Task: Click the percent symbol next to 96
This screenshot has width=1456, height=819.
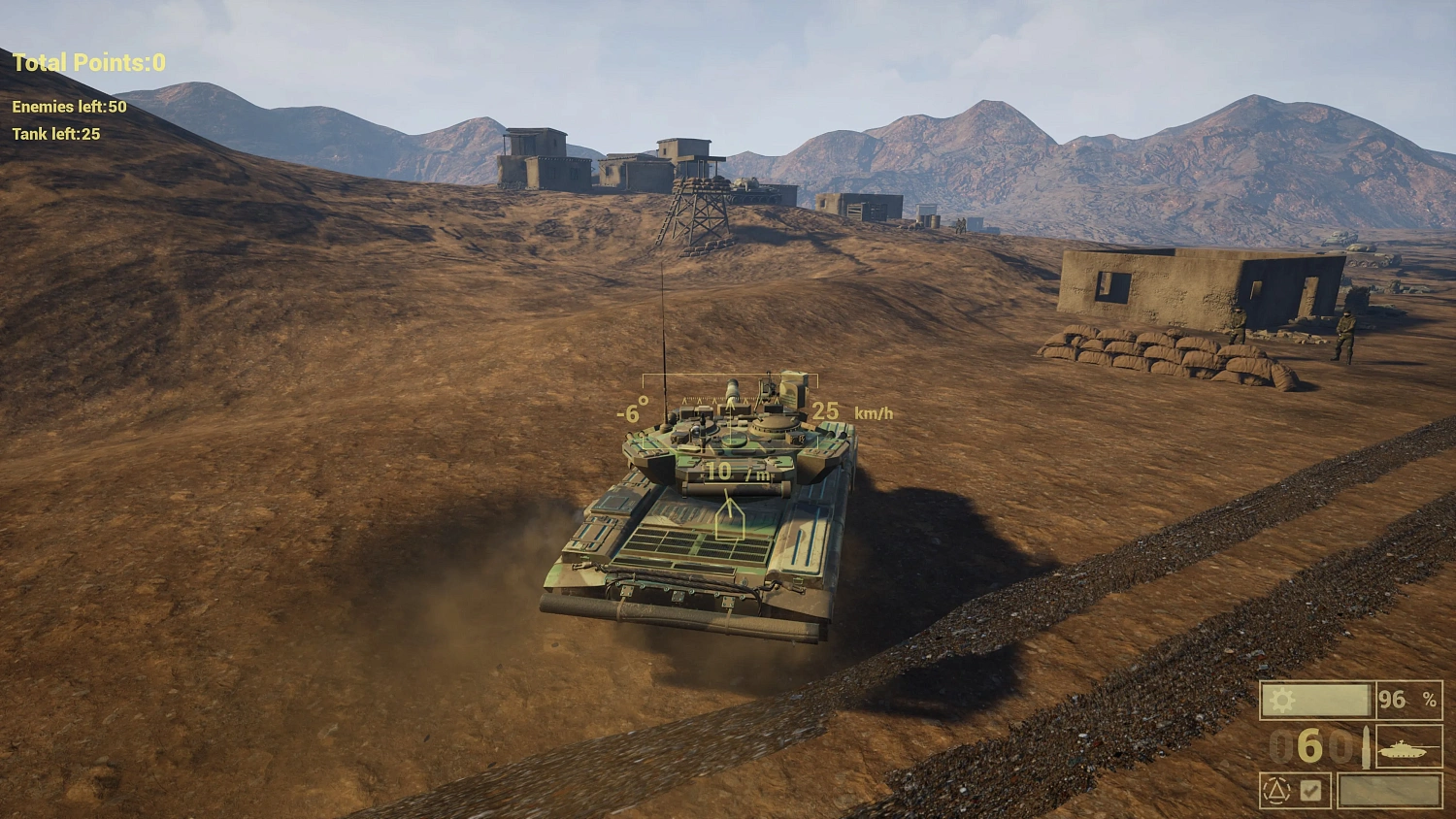Action: (1431, 700)
